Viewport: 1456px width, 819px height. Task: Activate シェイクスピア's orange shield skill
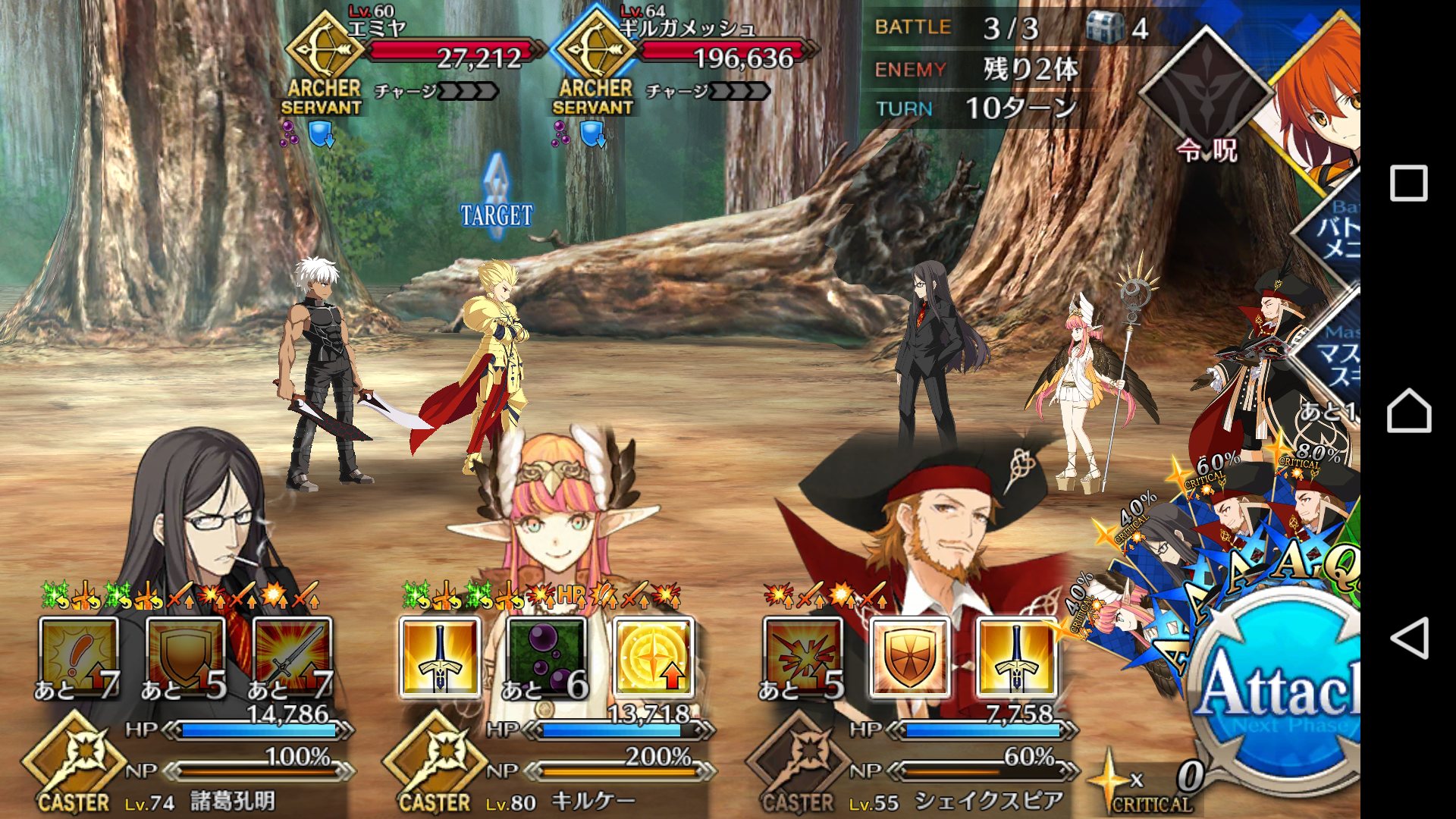909,657
